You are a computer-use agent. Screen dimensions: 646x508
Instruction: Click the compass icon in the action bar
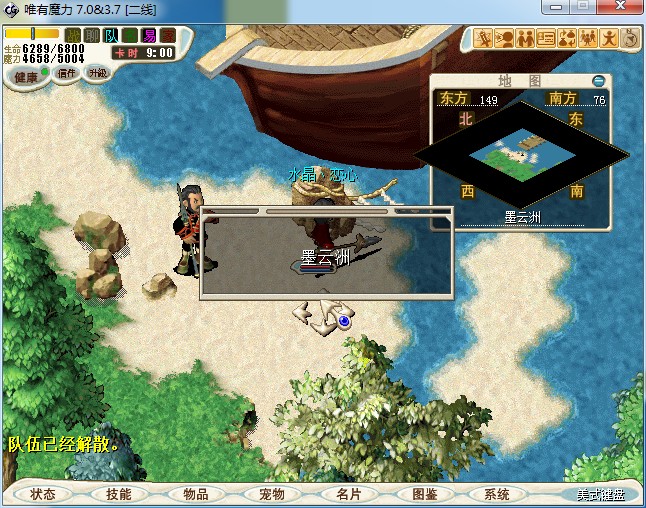[x=630, y=39]
